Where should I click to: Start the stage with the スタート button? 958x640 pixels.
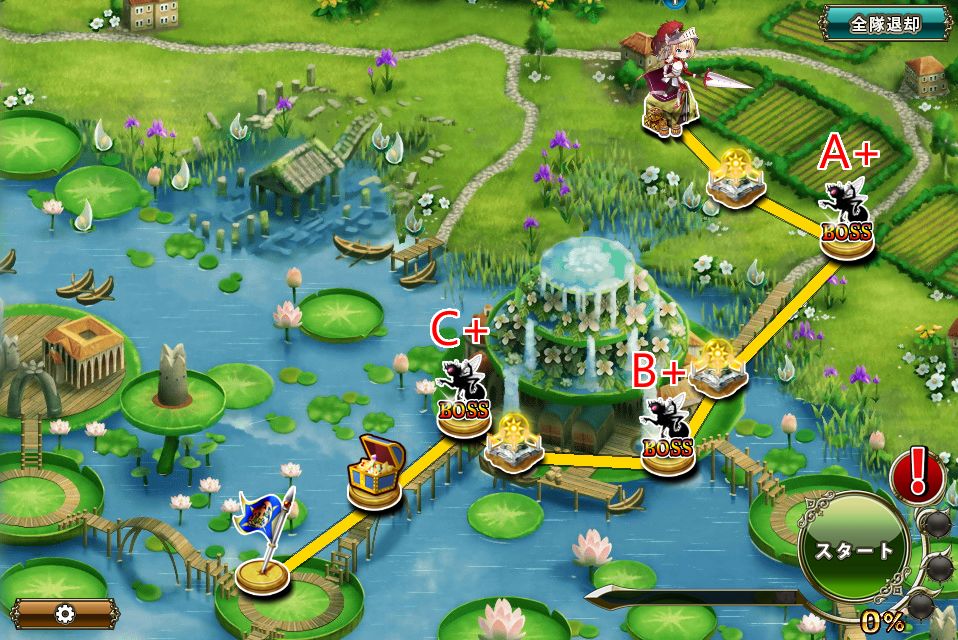pyautogui.click(x=852, y=549)
